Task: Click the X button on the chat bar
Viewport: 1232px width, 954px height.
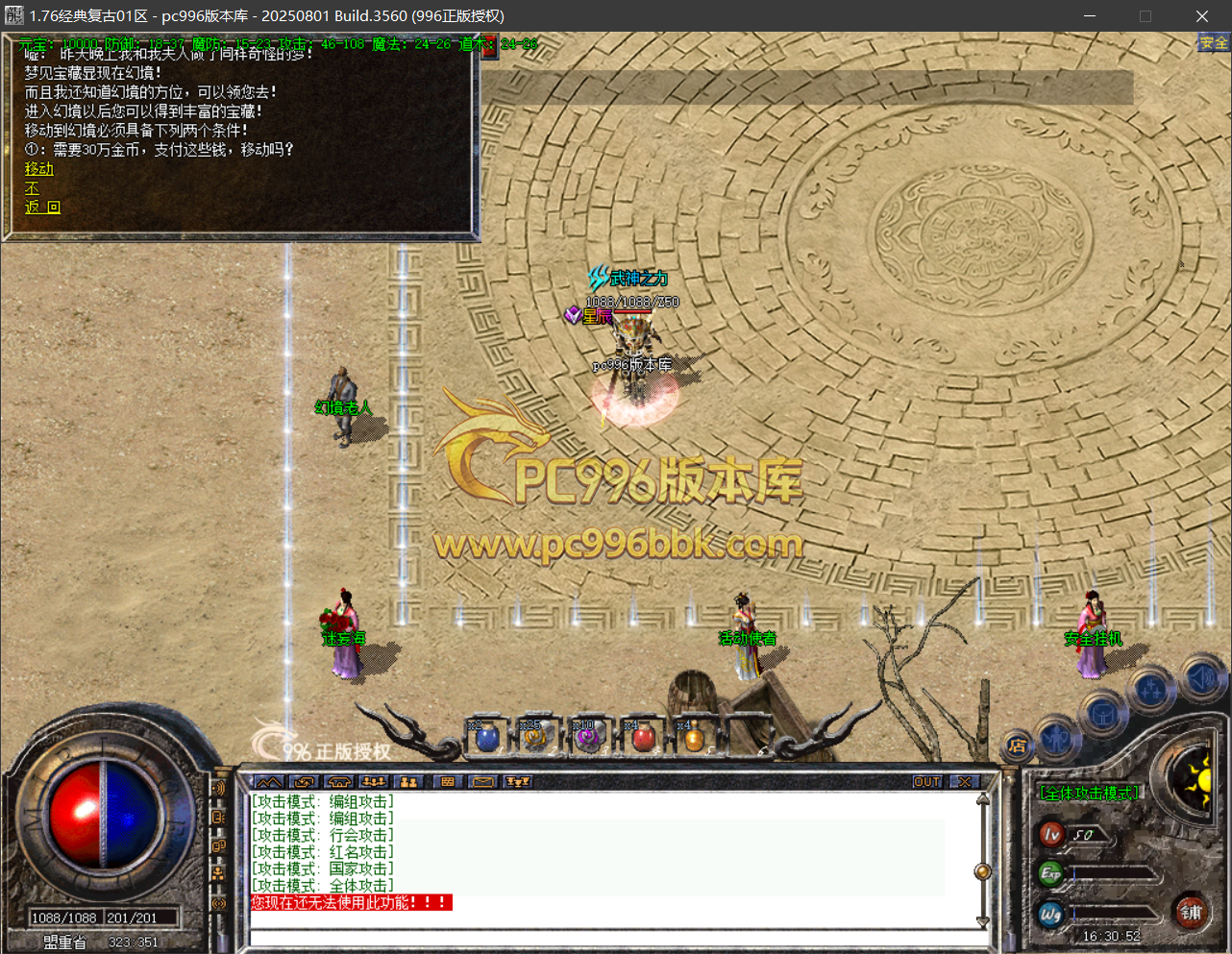Action: tap(965, 782)
